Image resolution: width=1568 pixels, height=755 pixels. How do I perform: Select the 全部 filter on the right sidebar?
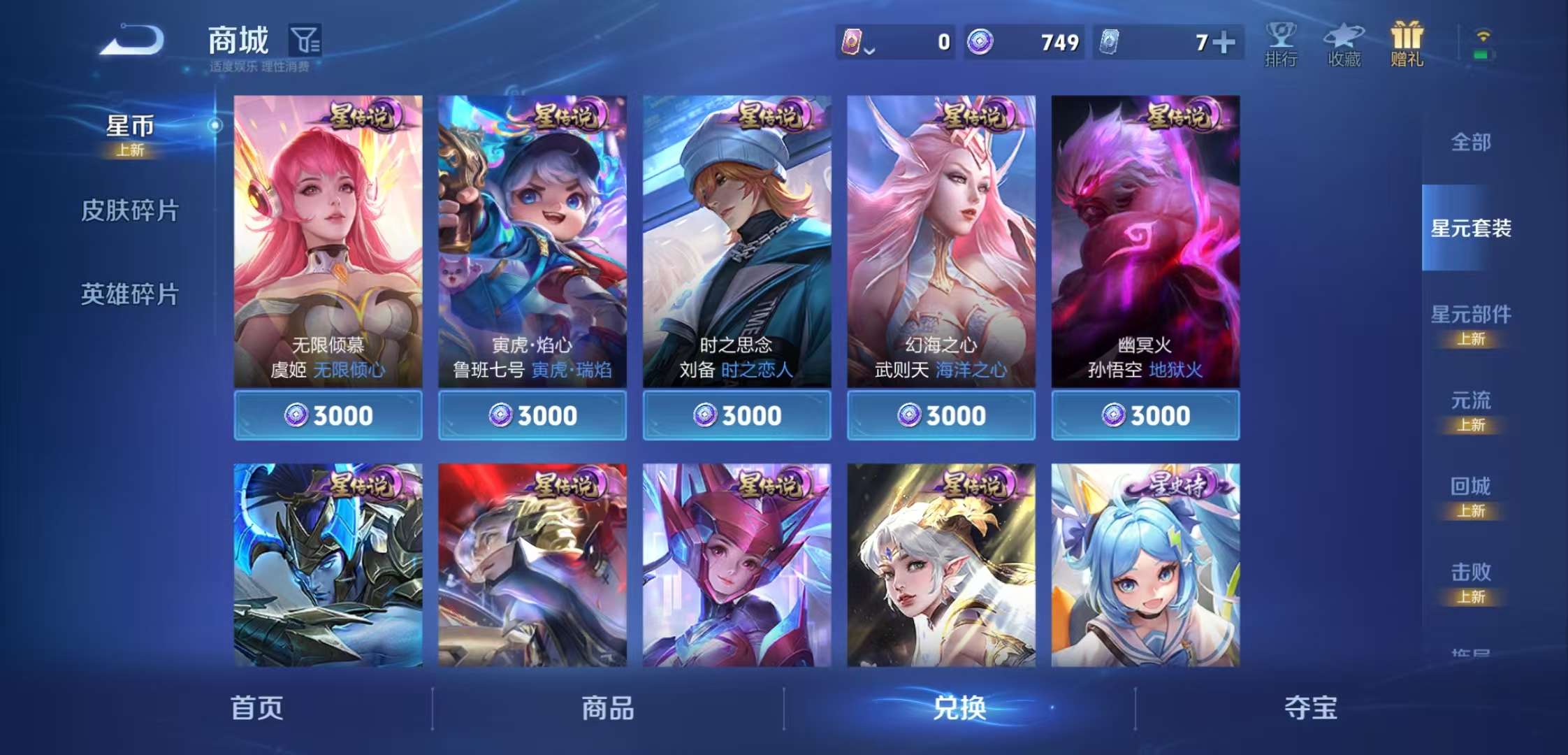(1470, 141)
